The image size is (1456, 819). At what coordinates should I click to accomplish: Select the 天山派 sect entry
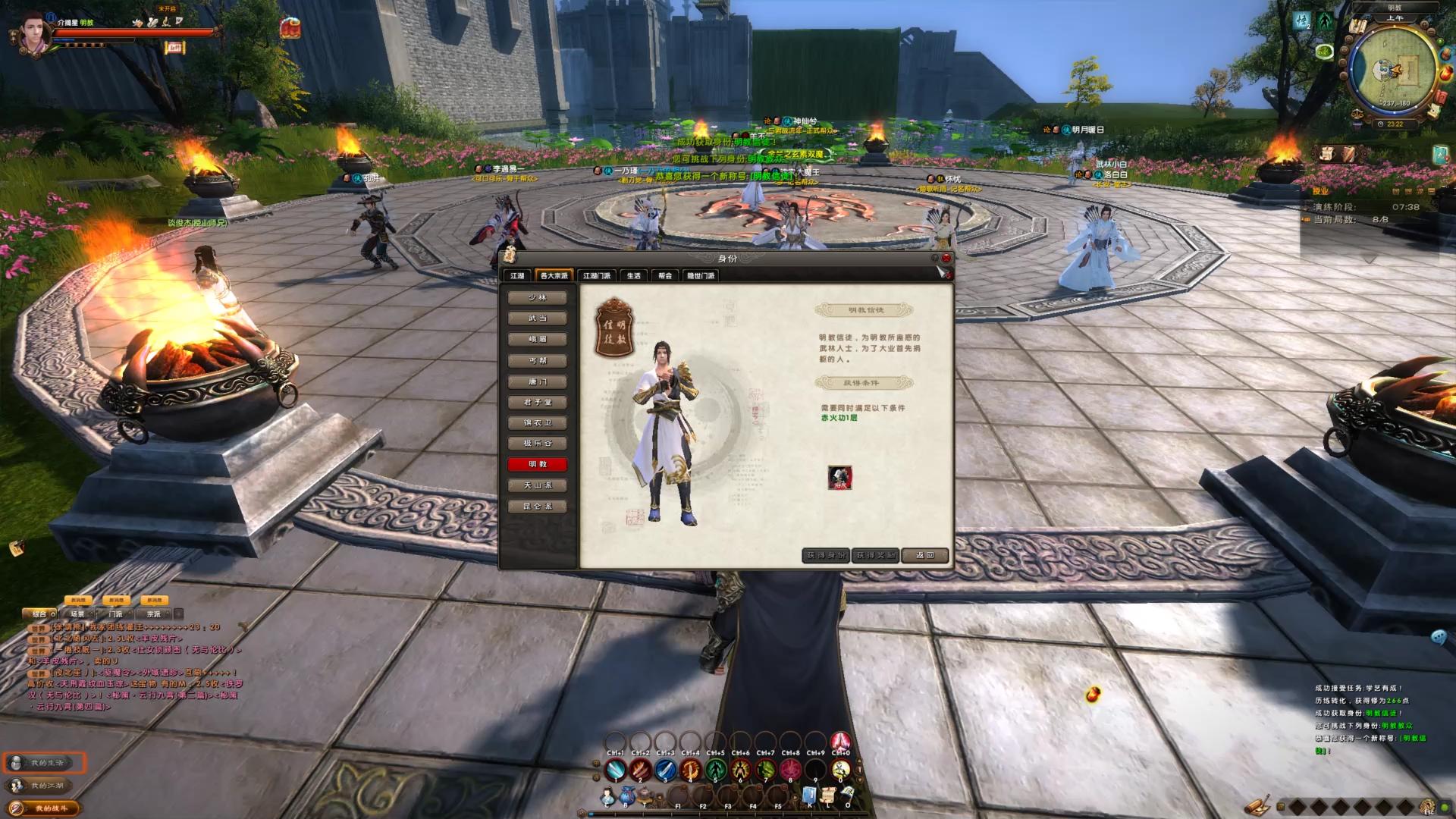[537, 485]
